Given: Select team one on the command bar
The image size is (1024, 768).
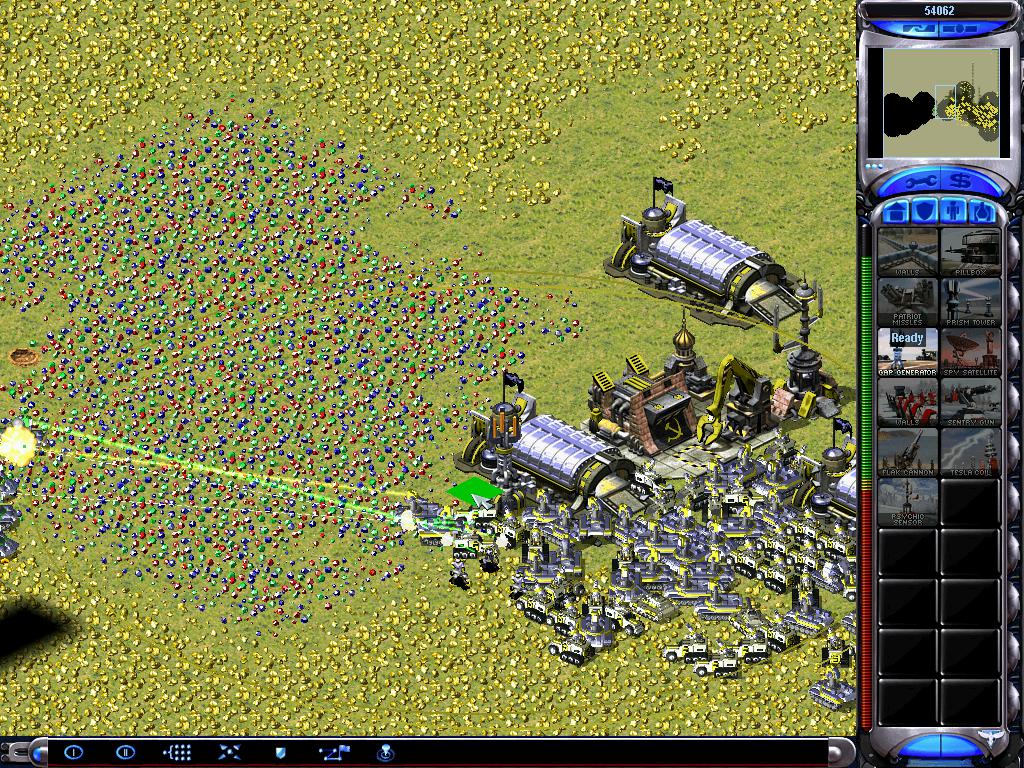Looking at the screenshot, I should pos(74,752).
